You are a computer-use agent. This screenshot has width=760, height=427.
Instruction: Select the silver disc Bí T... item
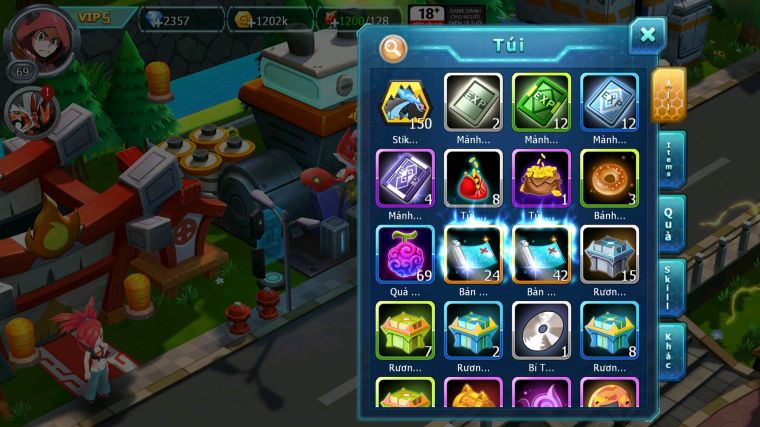pos(541,330)
